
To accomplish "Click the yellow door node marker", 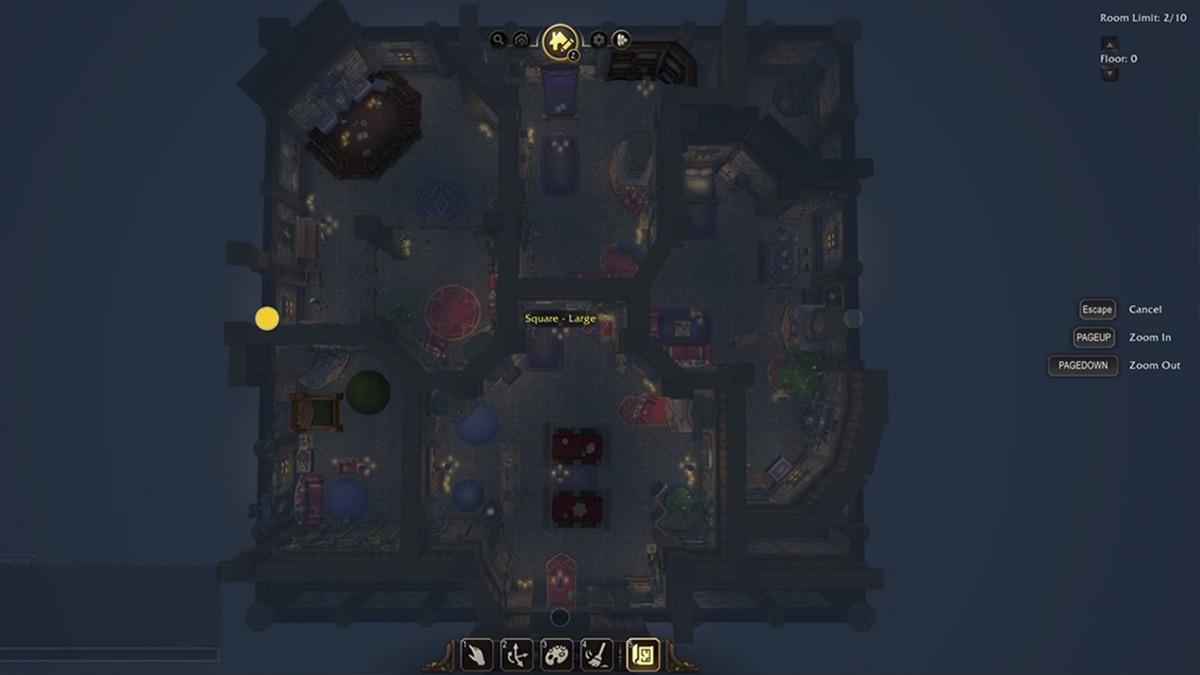I will click(x=267, y=318).
